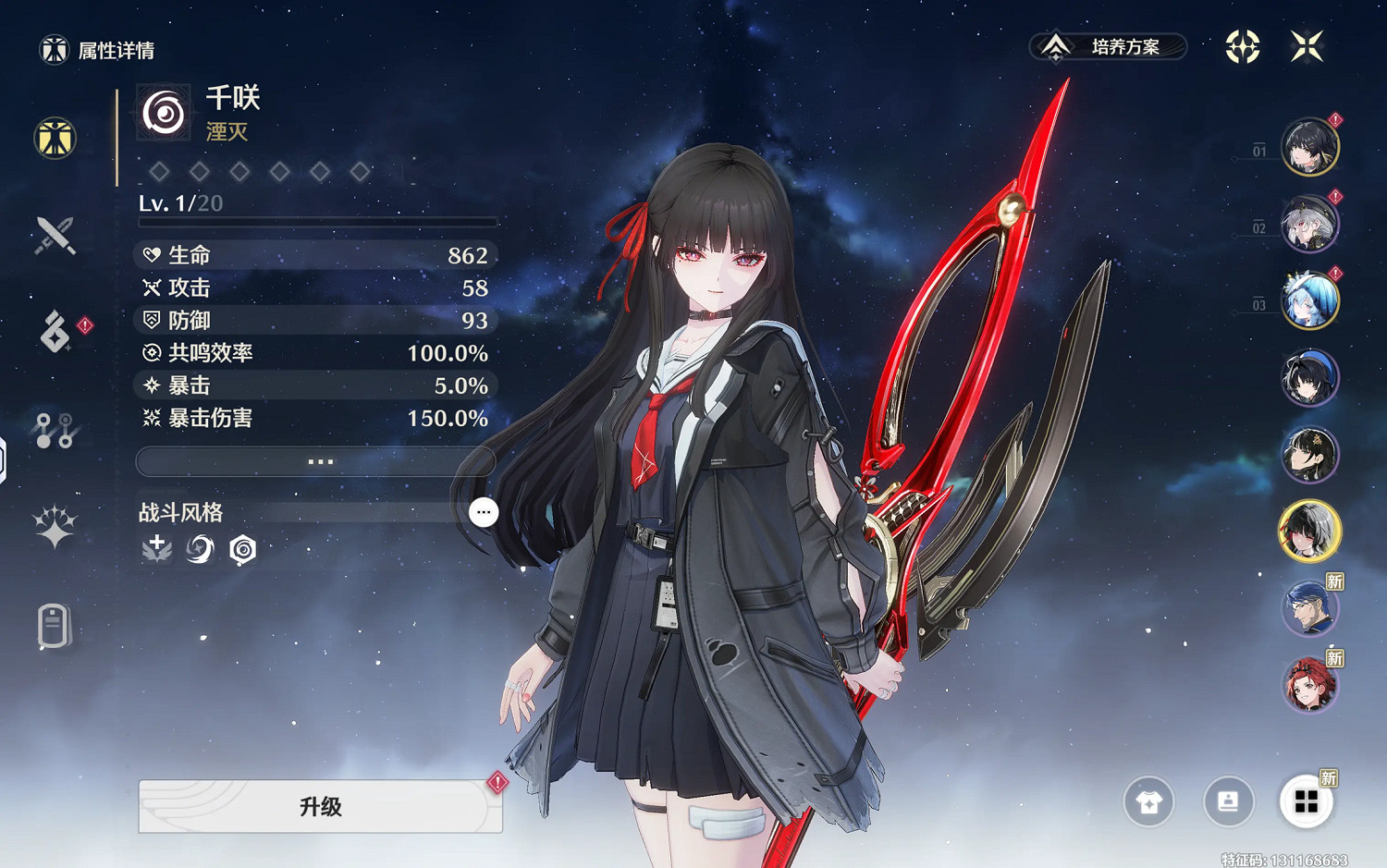Select the blue-capped man portrait marked 新

tap(1309, 608)
